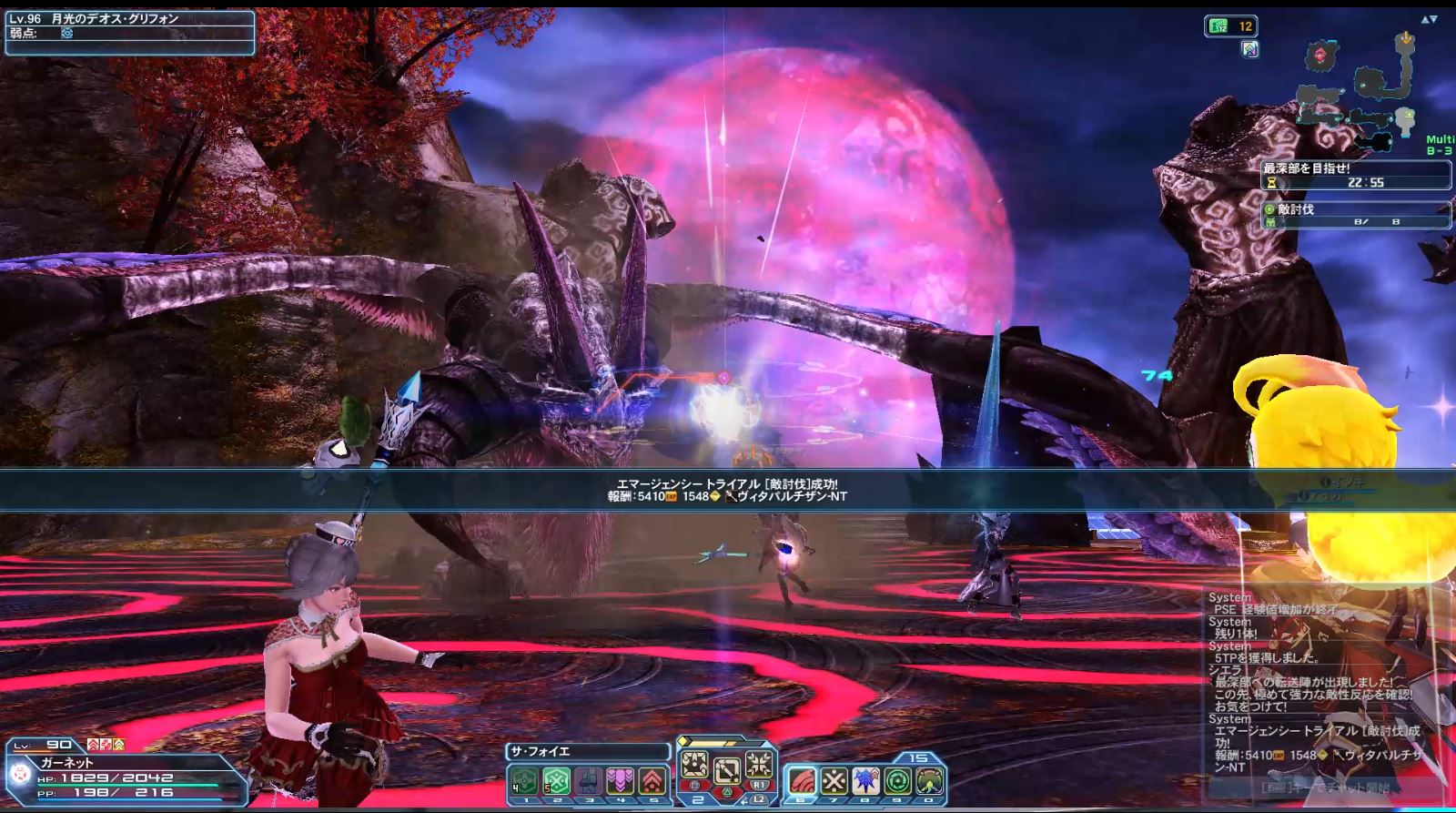1456x813 pixels.
Task: Activate the red upward chevrons skill
Action: tap(652, 781)
